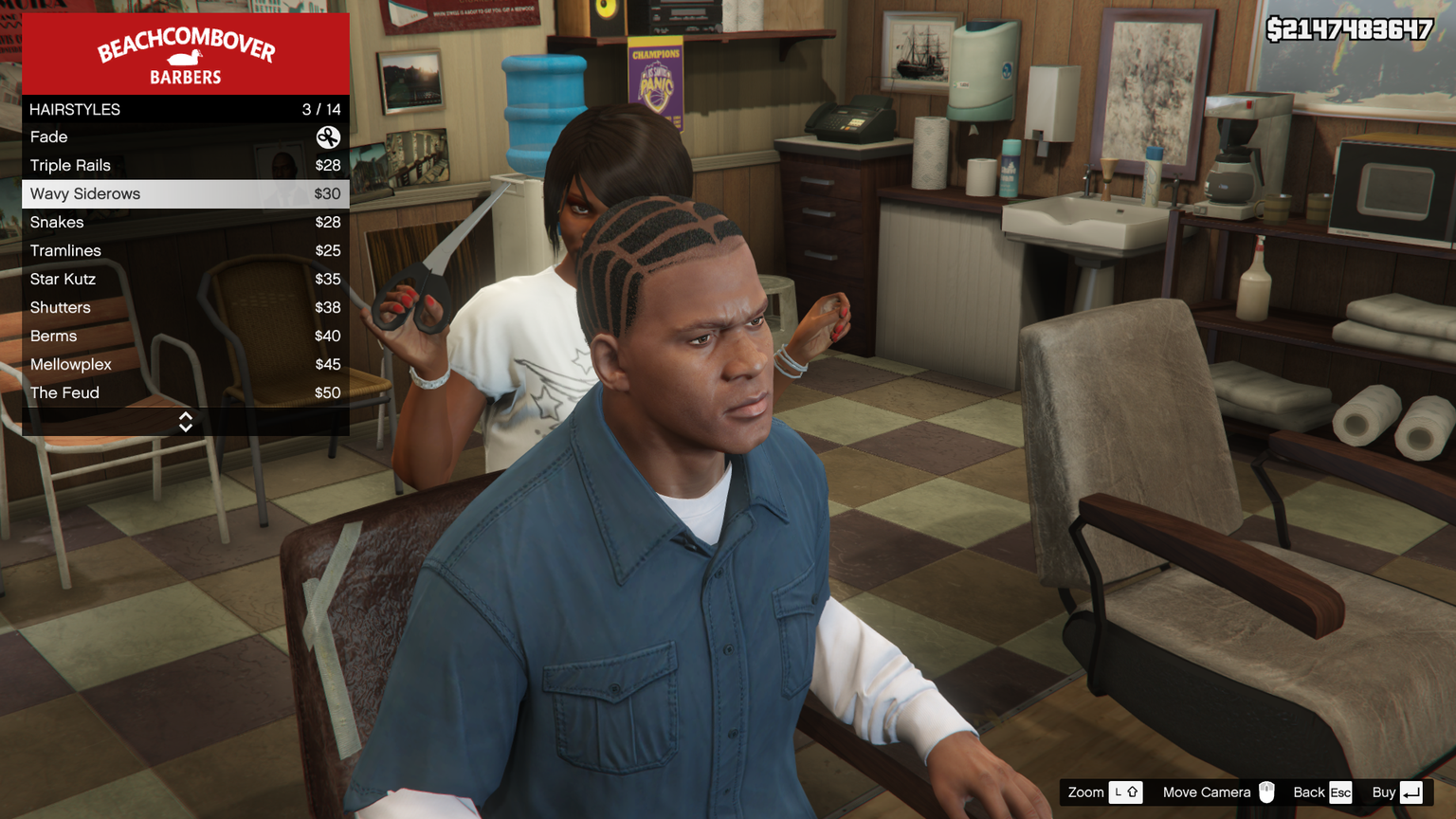This screenshot has height=819, width=1456.
Task: Select the Fade hairstyle
Action: click(185, 137)
